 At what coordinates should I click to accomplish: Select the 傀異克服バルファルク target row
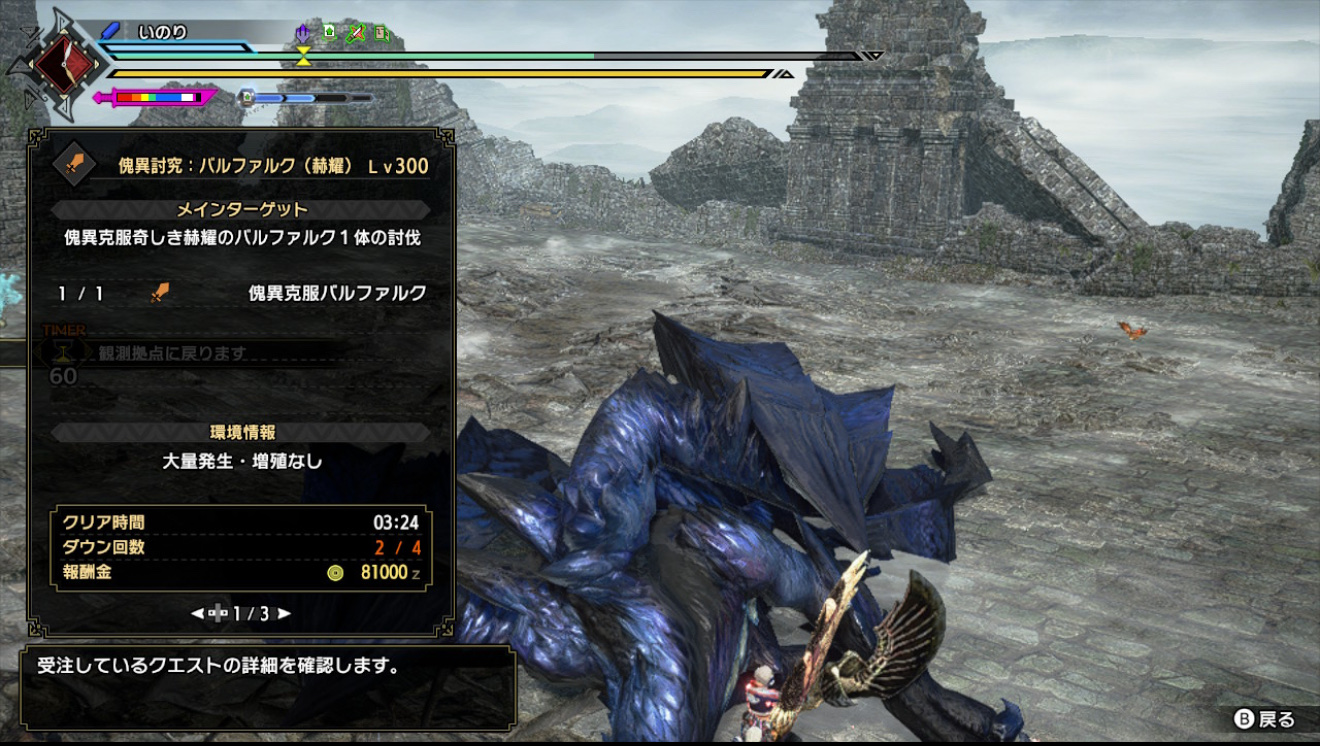pos(240,293)
